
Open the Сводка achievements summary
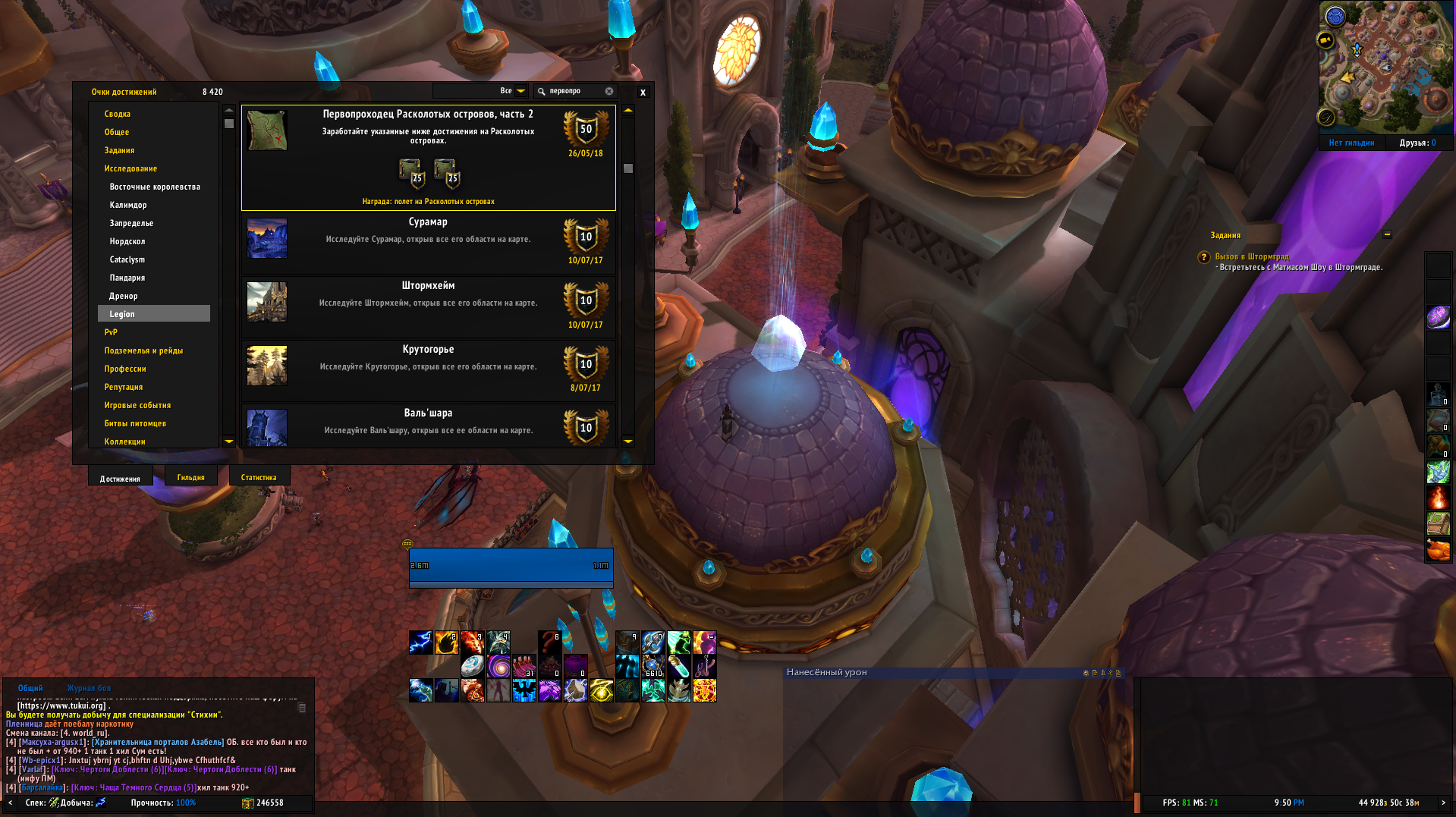pos(118,114)
